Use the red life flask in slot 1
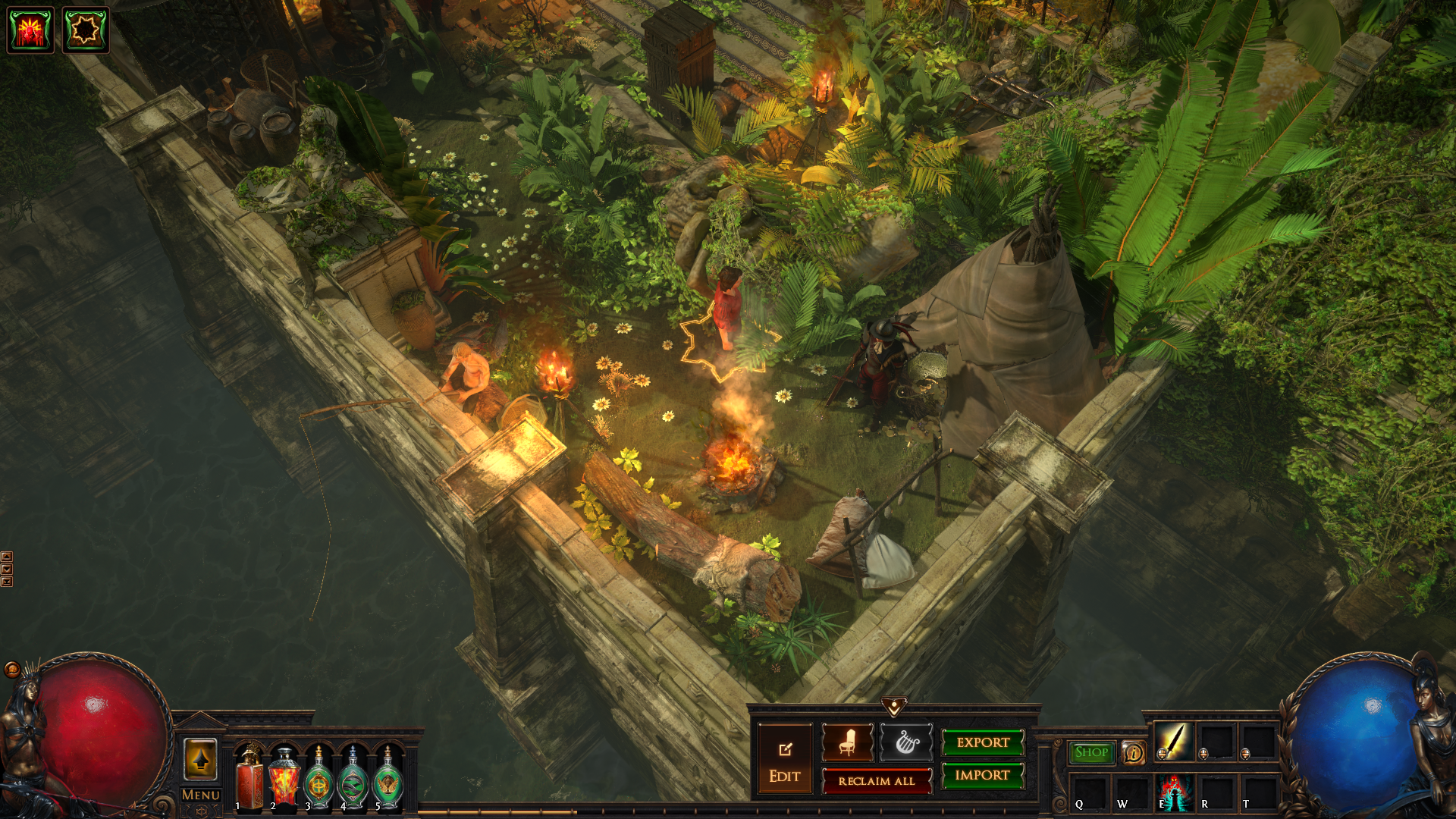Image resolution: width=1456 pixels, height=819 pixels. point(249,780)
